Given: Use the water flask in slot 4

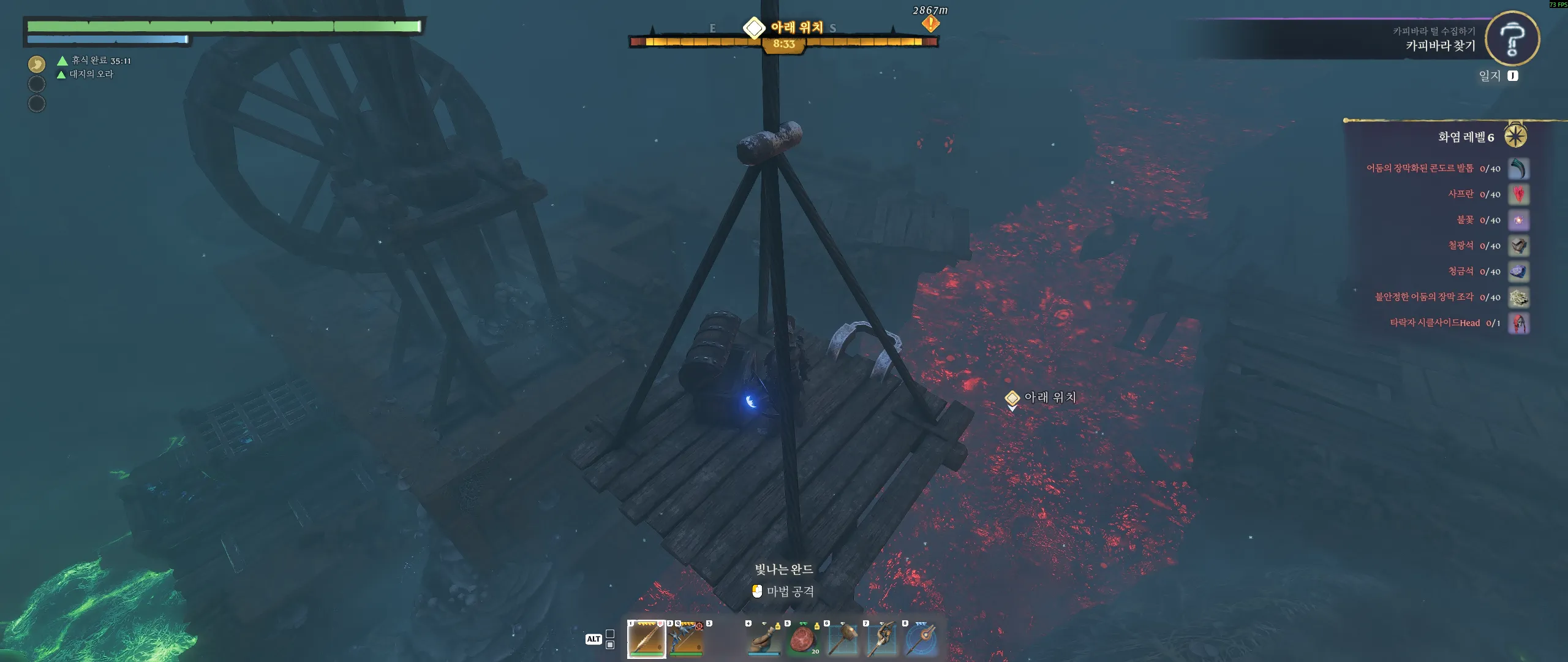Looking at the screenshot, I should coord(764,639).
